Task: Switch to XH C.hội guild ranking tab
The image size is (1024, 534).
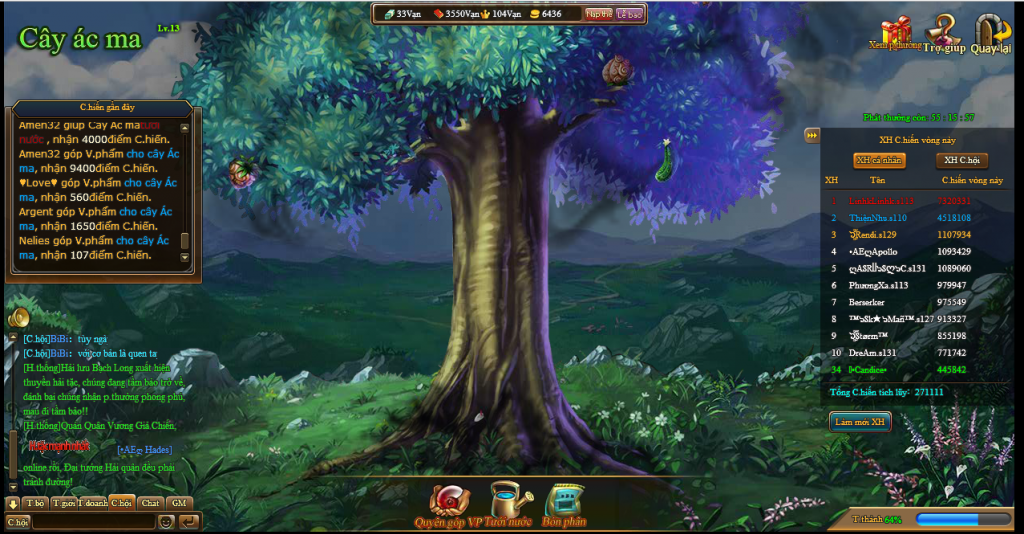Action: click(961, 160)
